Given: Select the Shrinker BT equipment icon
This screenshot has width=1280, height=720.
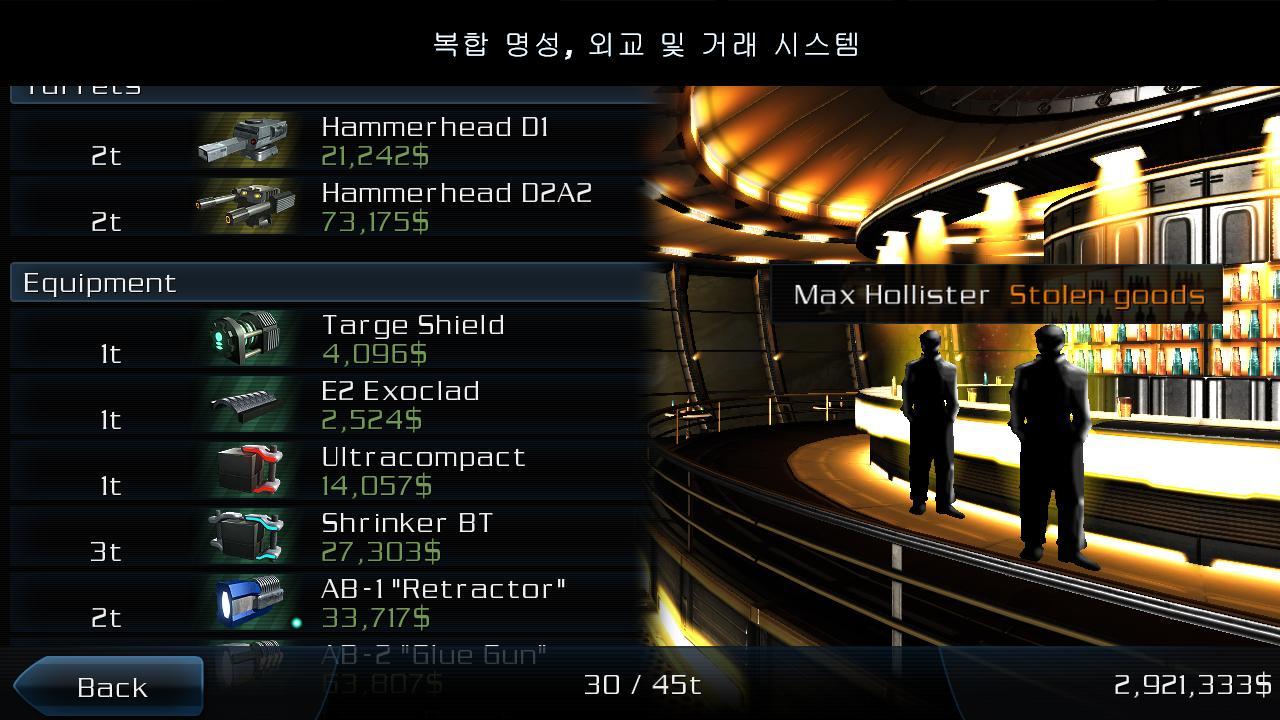Looking at the screenshot, I should 247,535.
